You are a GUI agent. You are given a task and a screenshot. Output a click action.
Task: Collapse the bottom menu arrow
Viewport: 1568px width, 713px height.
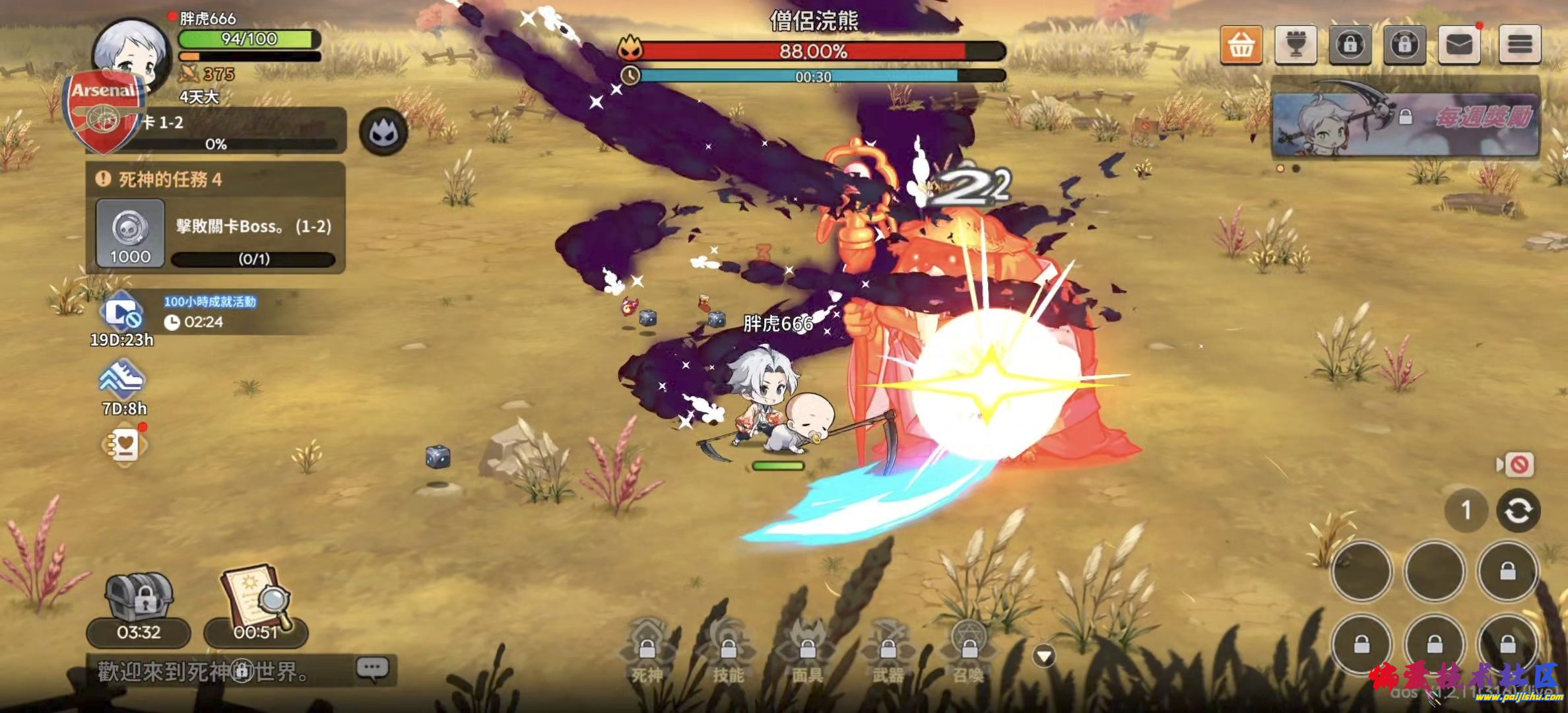(1044, 656)
